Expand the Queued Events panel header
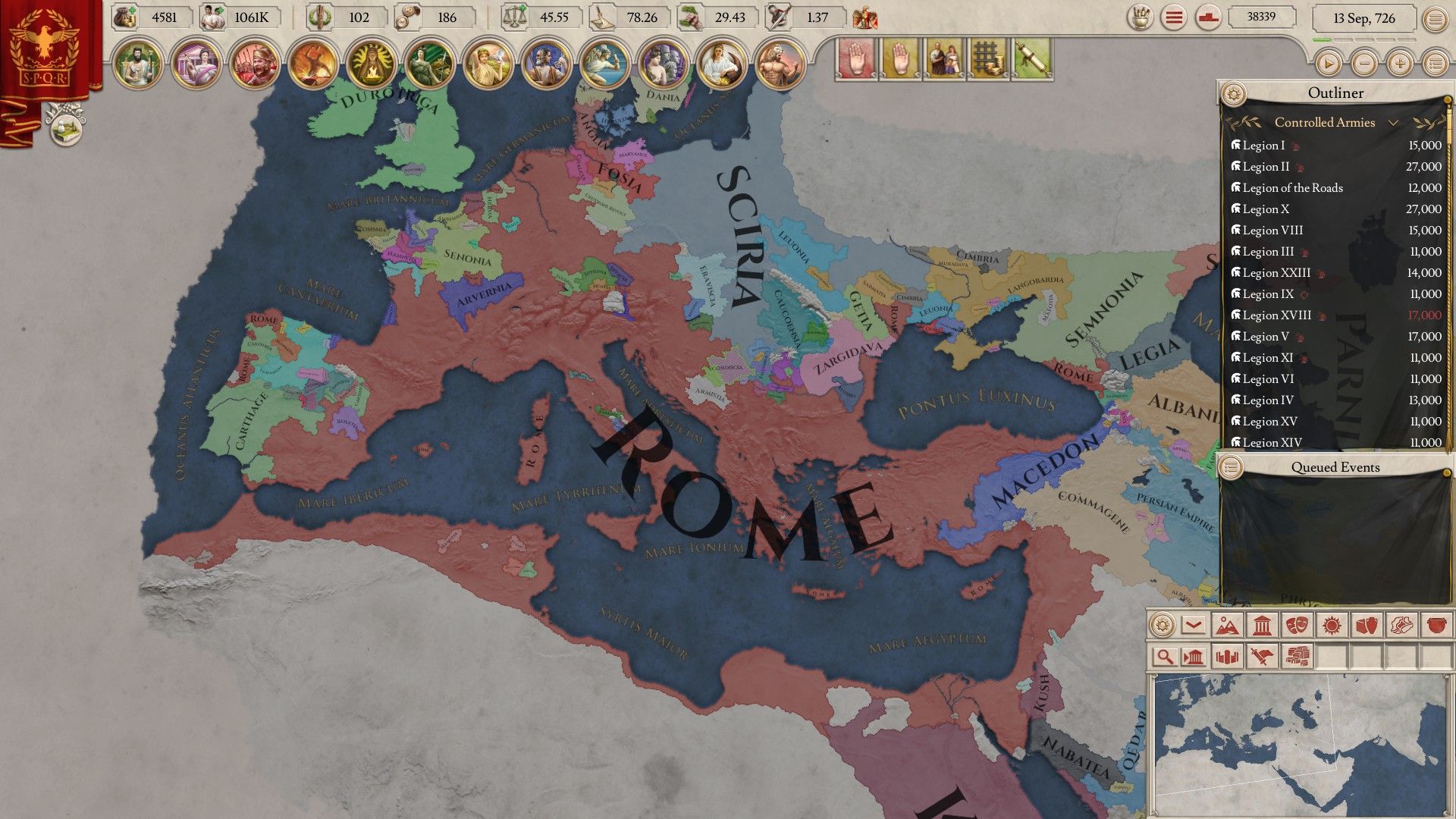Image resolution: width=1456 pixels, height=819 pixels. 1335,467
